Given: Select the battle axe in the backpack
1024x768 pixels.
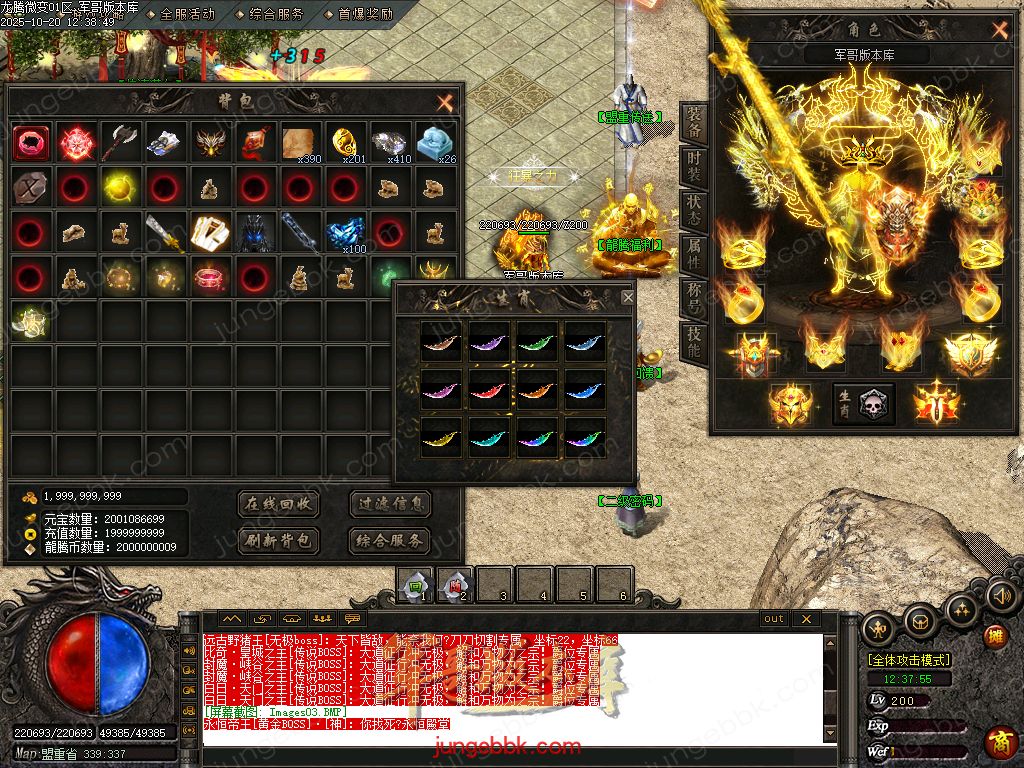Looking at the screenshot, I should [121, 143].
